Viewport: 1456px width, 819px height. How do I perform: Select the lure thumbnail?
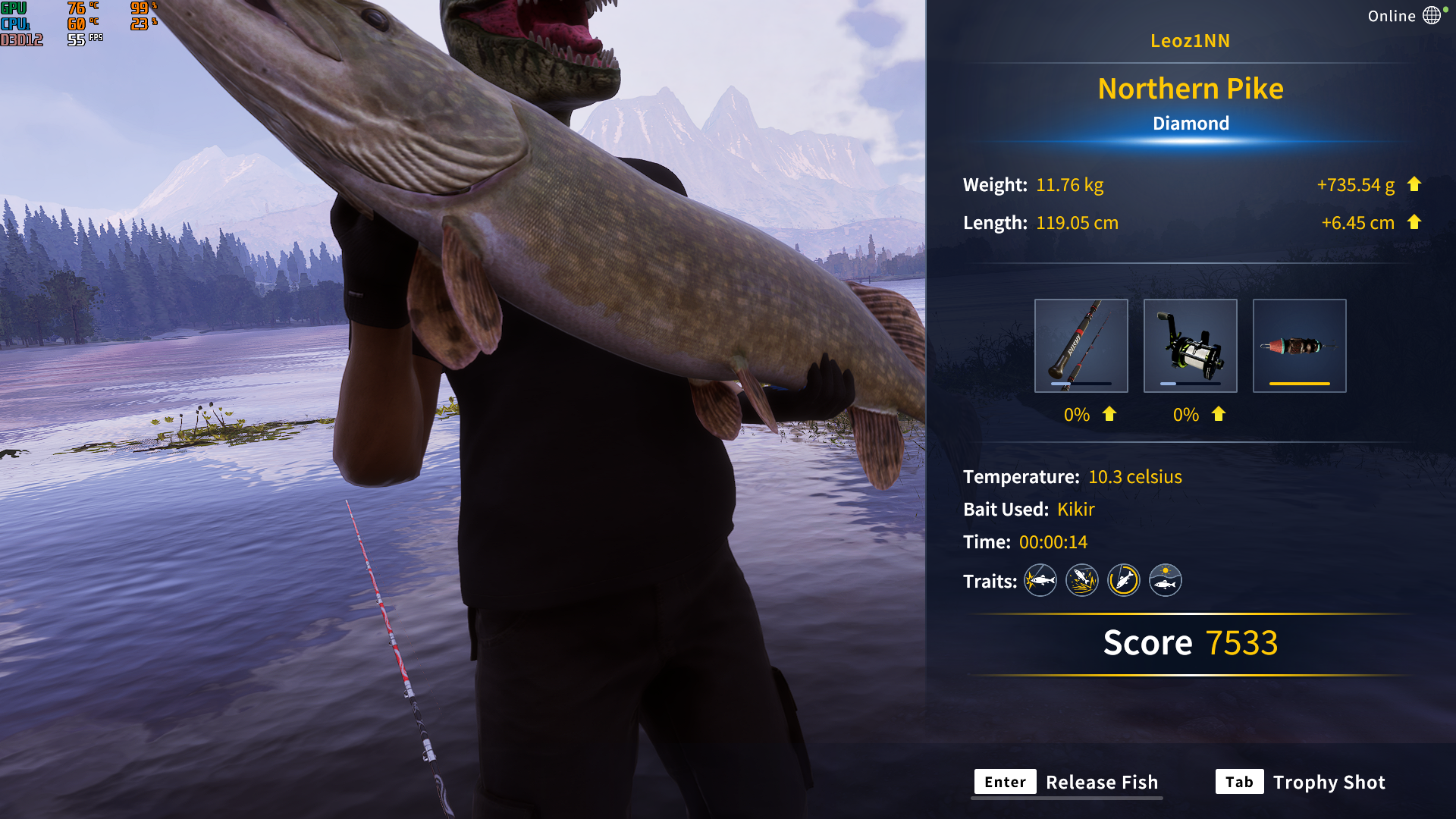point(1299,345)
